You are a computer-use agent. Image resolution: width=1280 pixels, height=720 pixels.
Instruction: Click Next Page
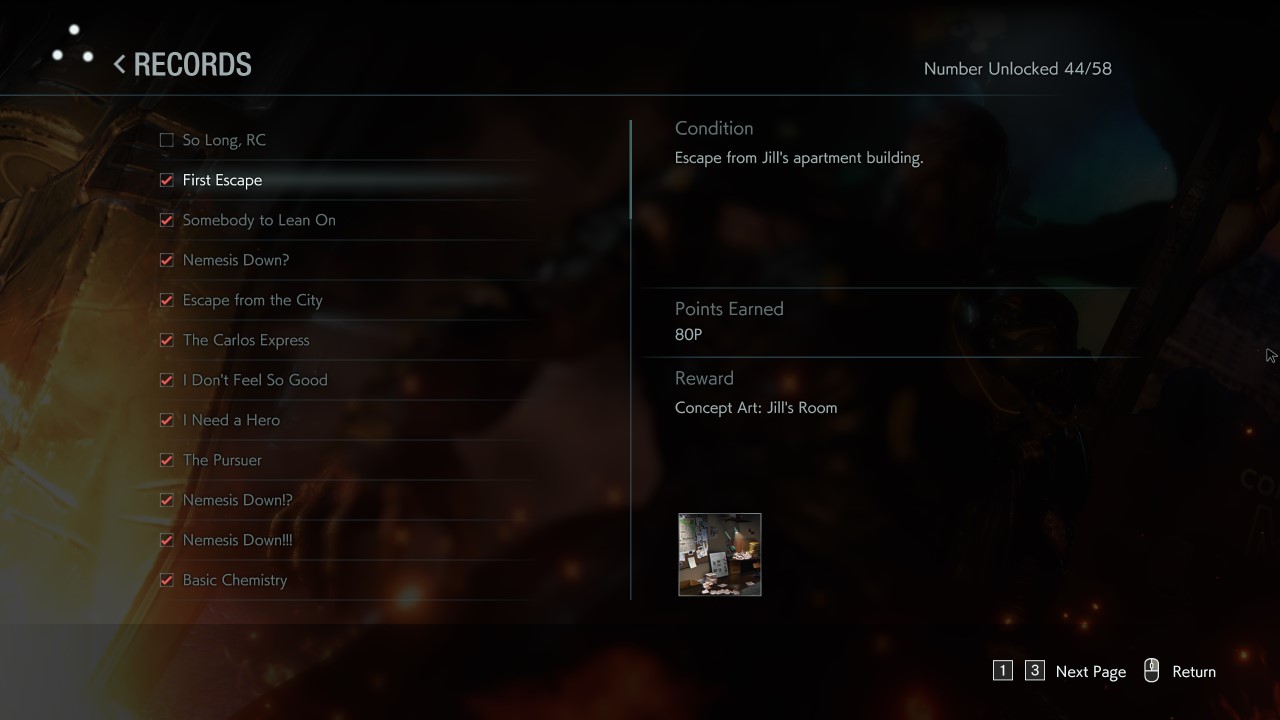click(x=1090, y=671)
